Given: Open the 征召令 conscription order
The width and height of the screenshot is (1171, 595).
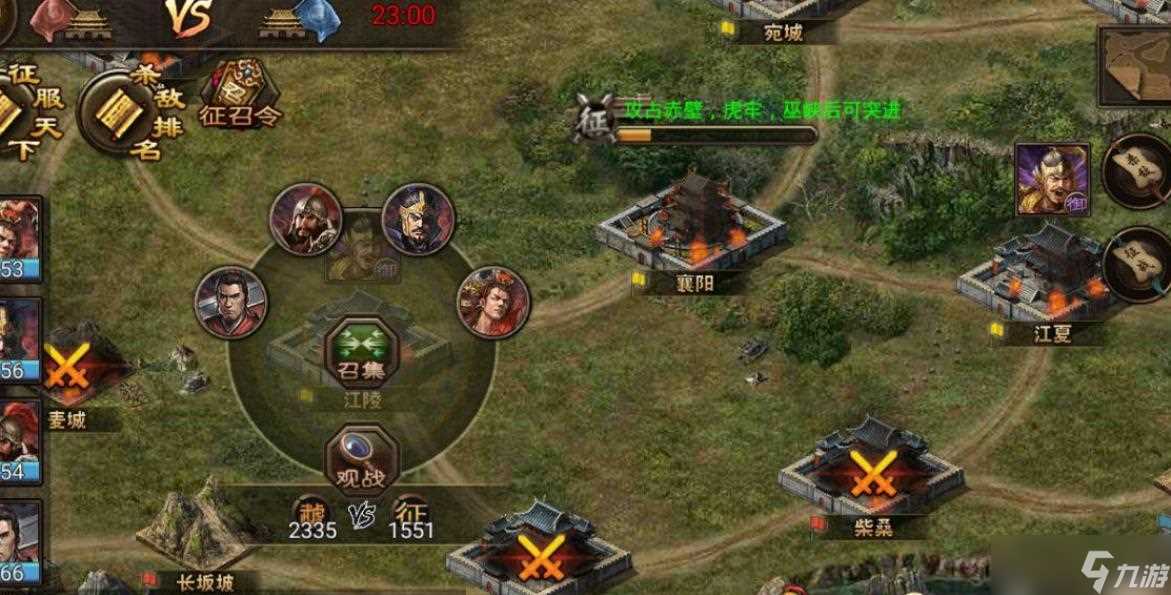Looking at the screenshot, I should coord(241,92).
